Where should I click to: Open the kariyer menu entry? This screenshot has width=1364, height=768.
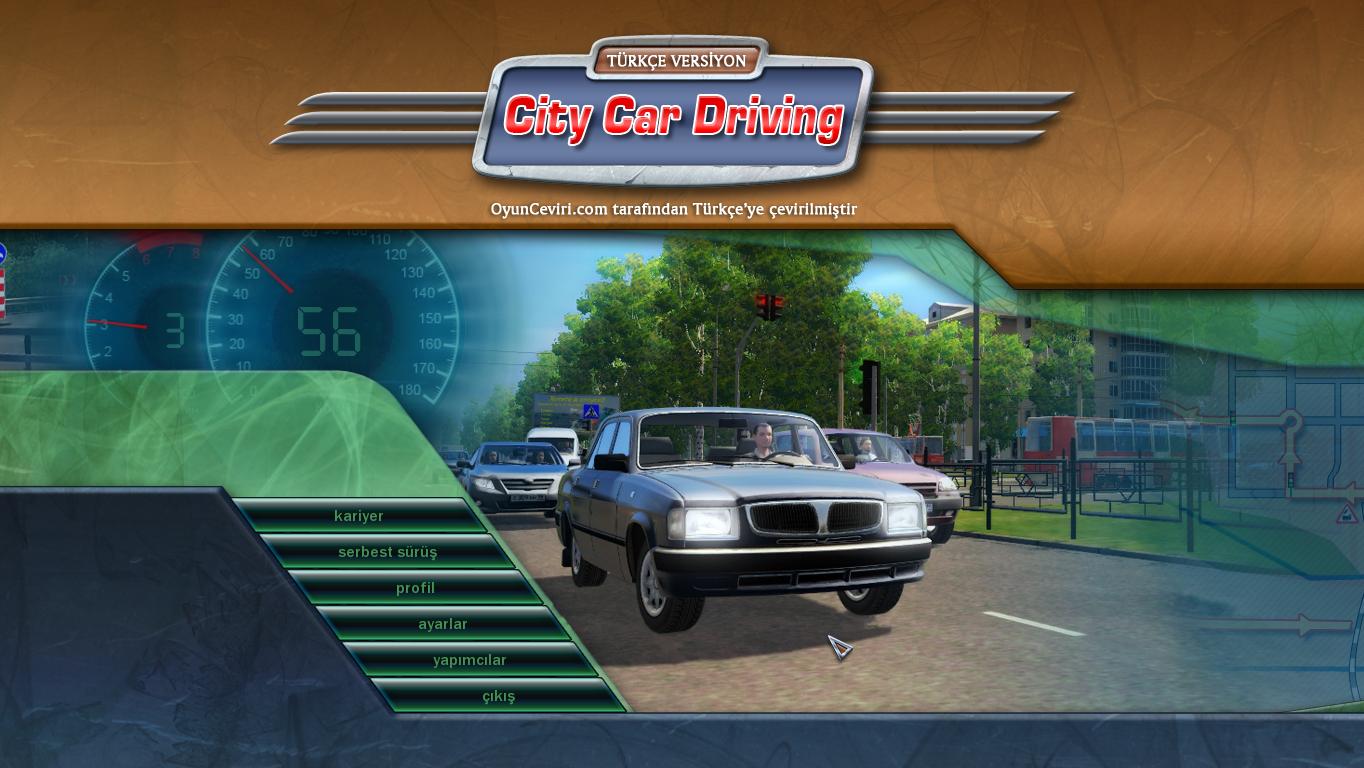click(360, 516)
